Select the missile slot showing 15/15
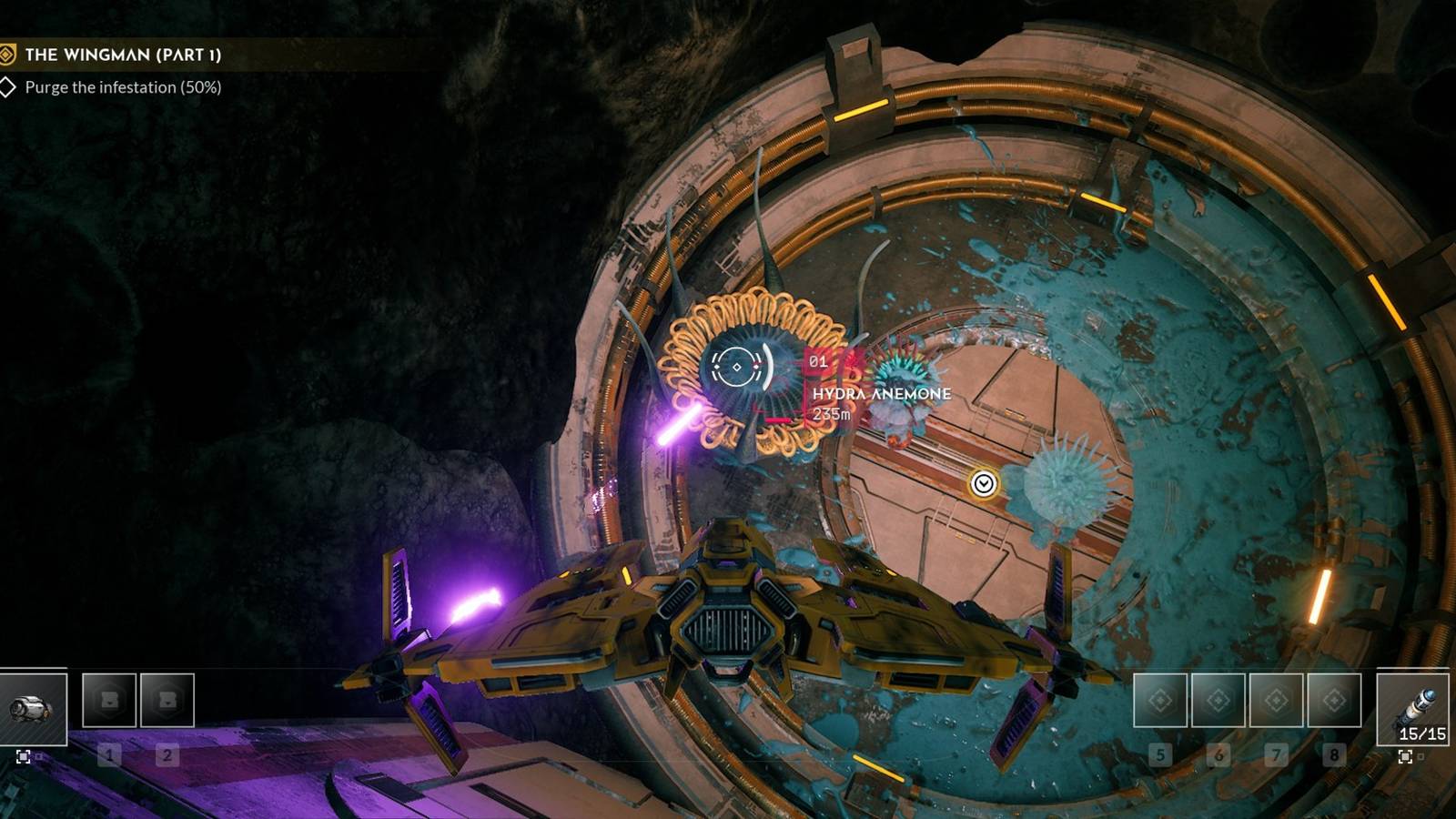This screenshot has height=819, width=1456. coord(1412,709)
